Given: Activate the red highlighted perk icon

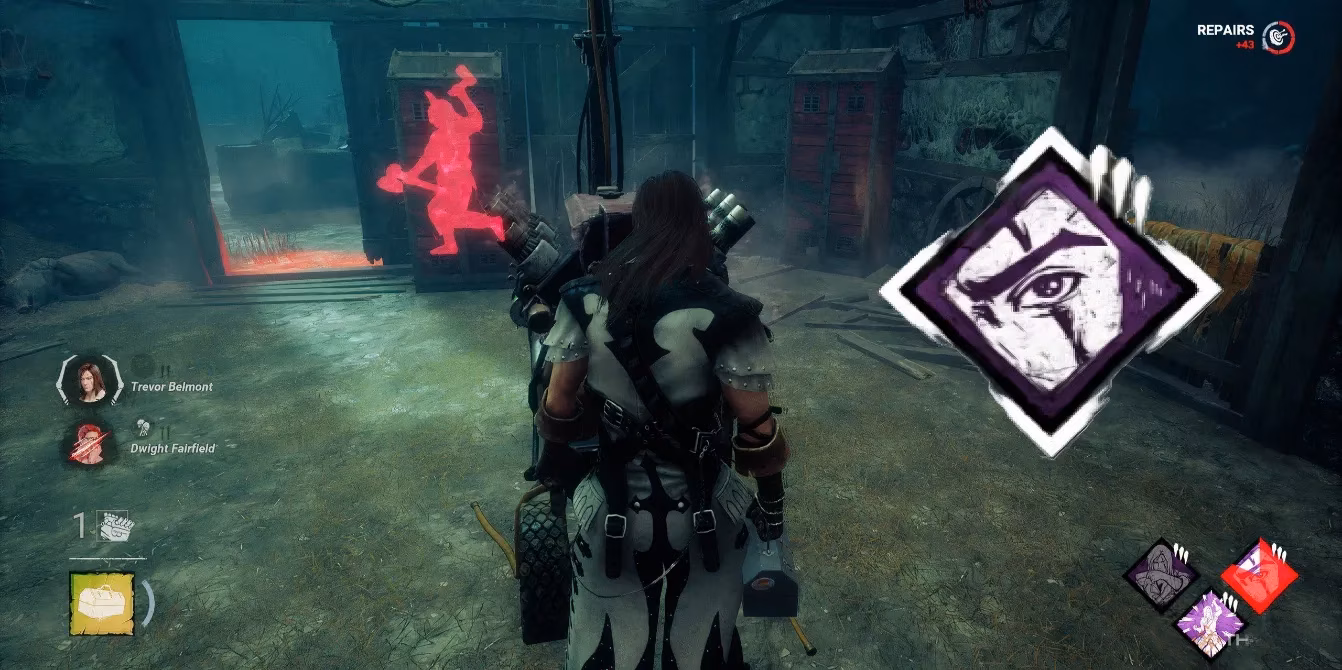Looking at the screenshot, I should tap(1259, 575).
